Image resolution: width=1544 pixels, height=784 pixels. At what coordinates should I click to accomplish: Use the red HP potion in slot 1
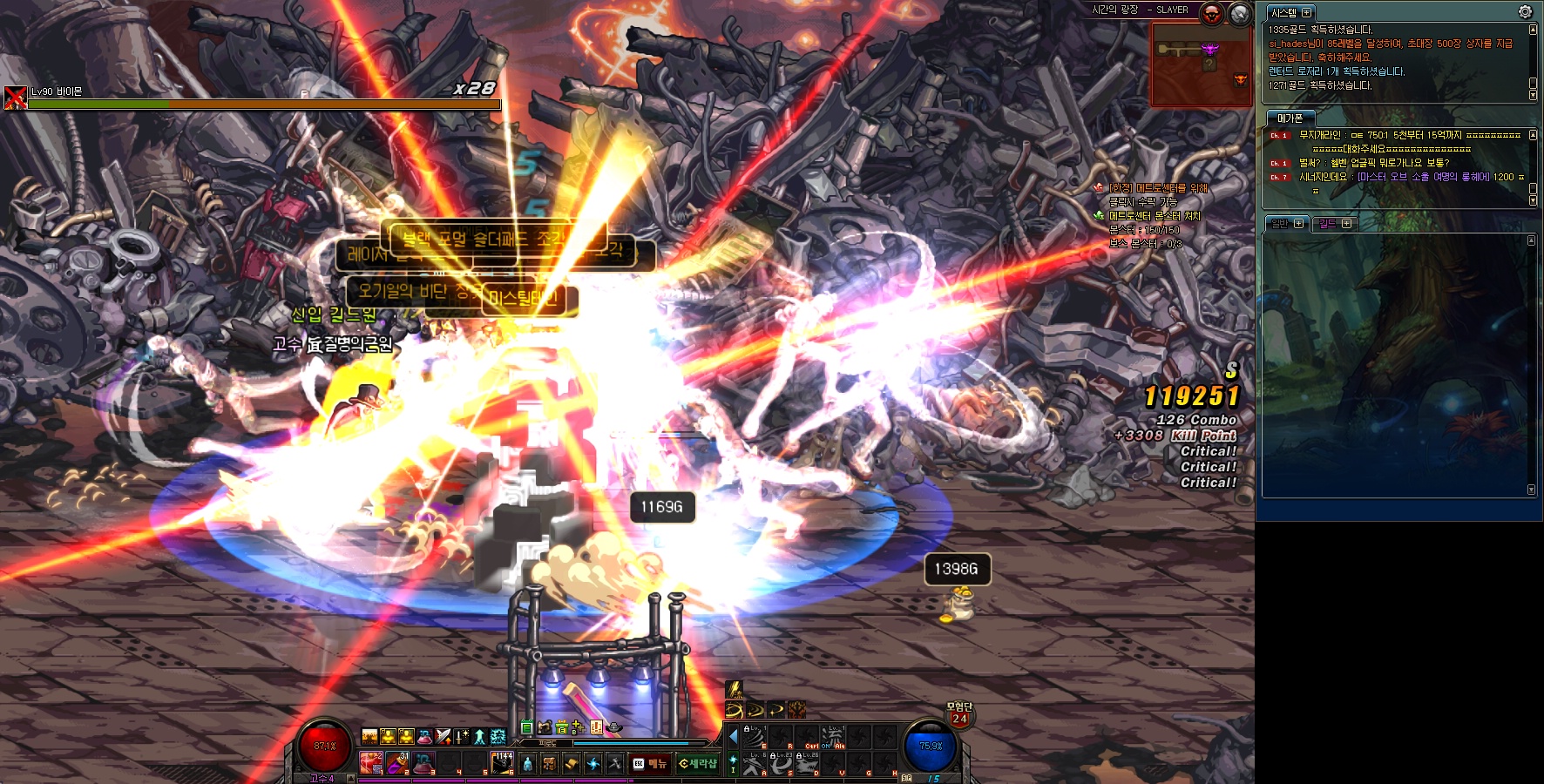pyautogui.click(x=371, y=763)
